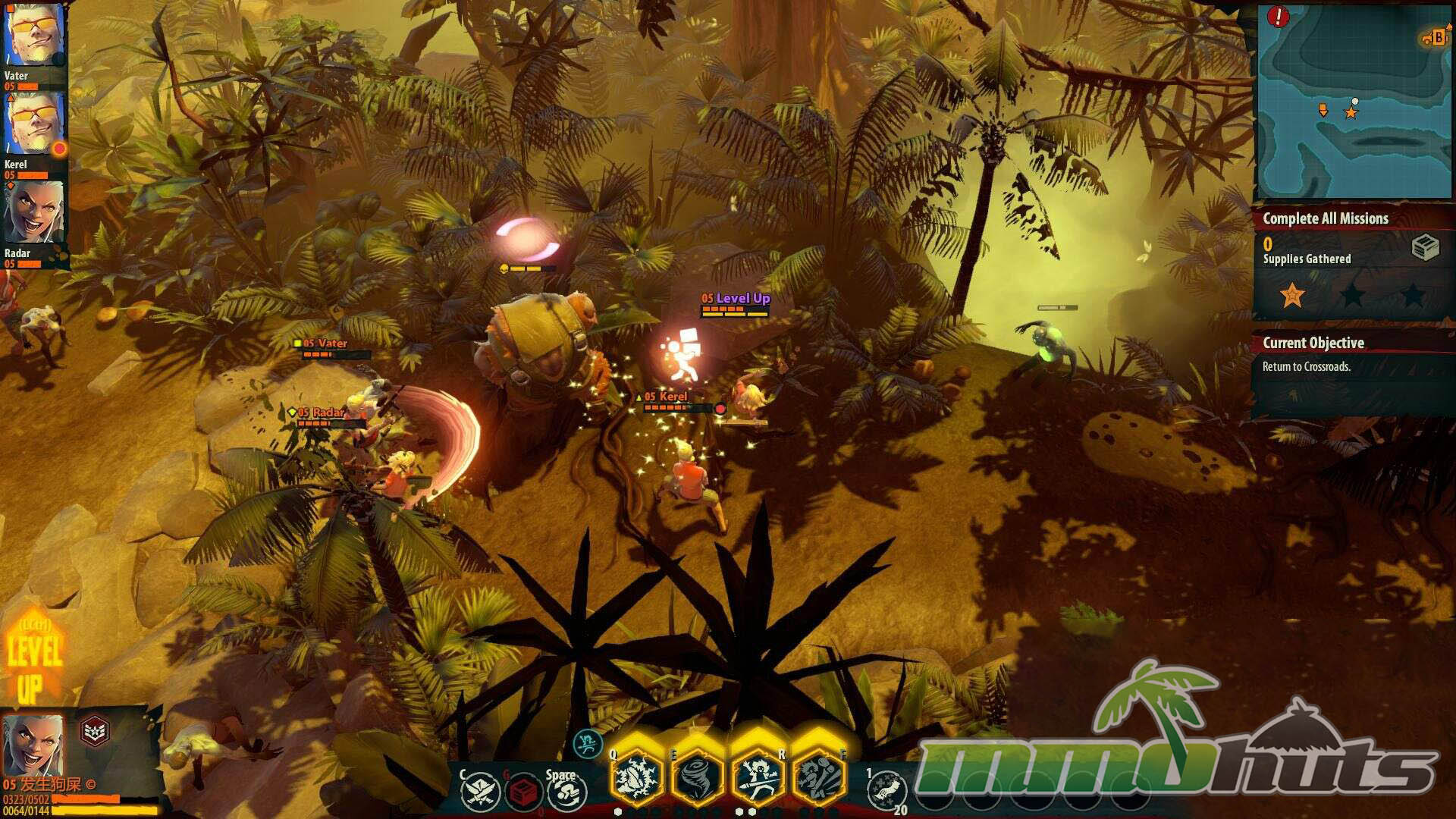The width and height of the screenshot is (1456, 819).
Task: Select Kerel's squad portrait
Action: (34, 125)
